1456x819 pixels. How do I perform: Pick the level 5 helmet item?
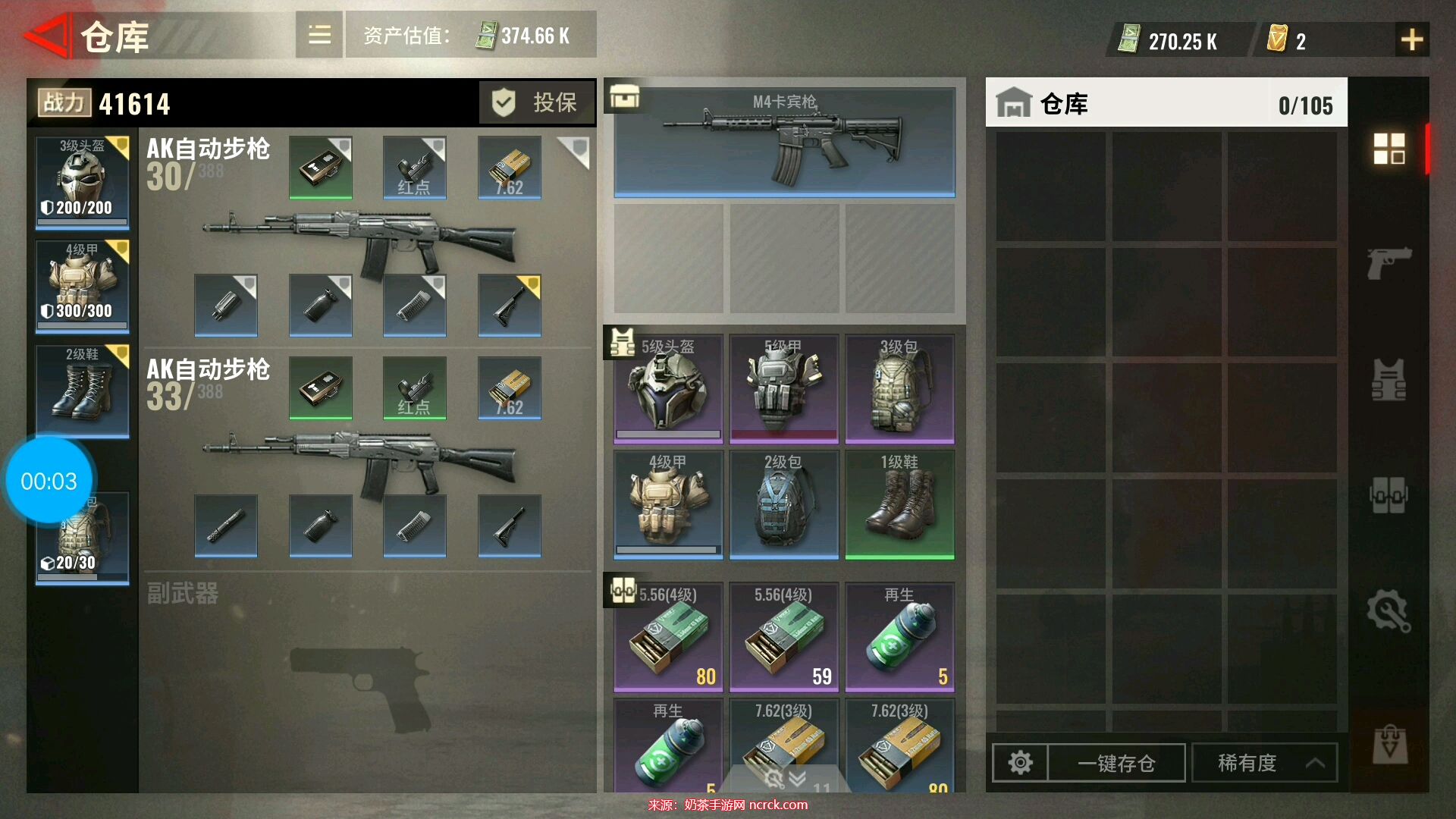pyautogui.click(x=668, y=388)
